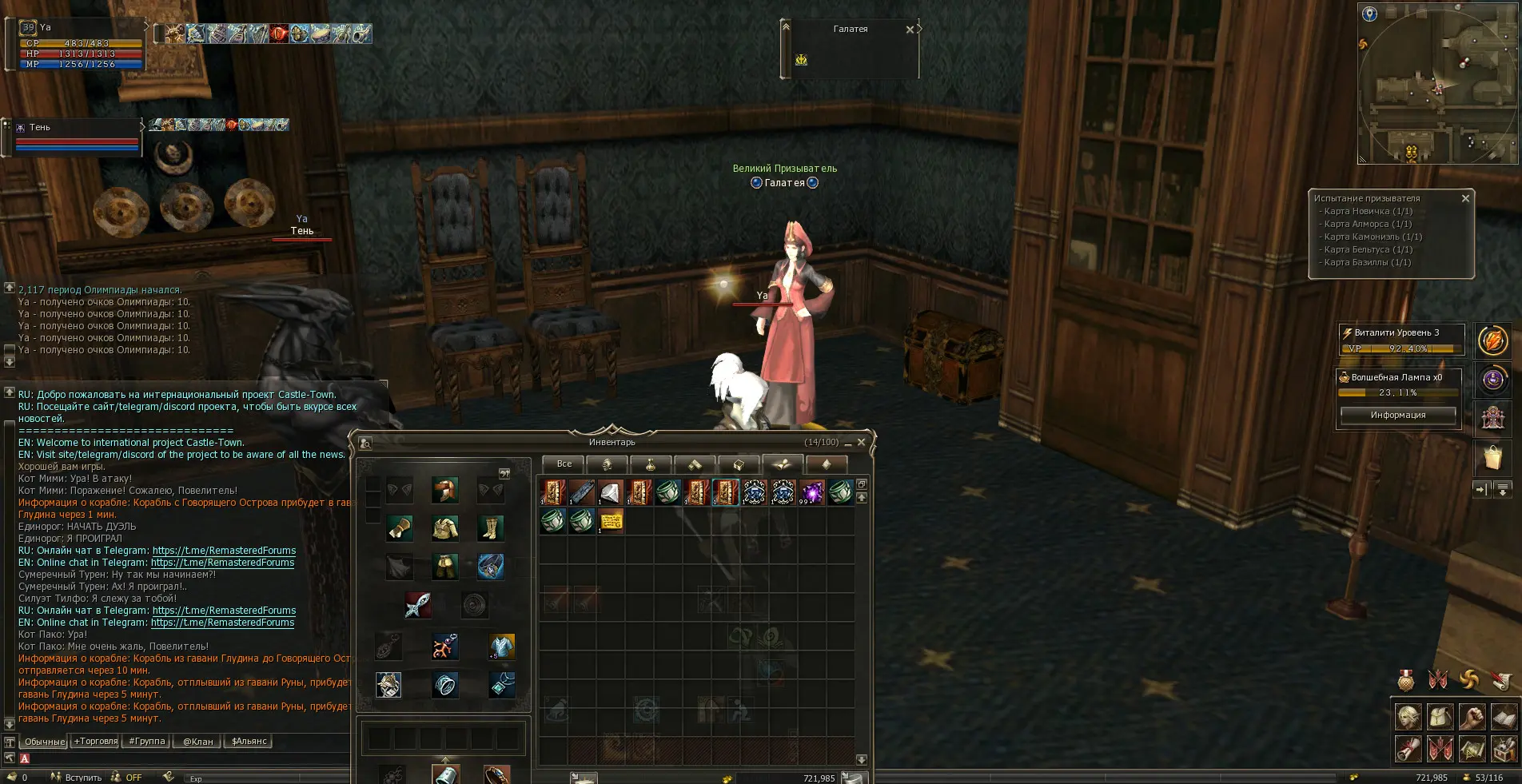This screenshot has width=1522, height=784.
Task: Switch to the +Торговля chat tab
Action: click(96, 741)
